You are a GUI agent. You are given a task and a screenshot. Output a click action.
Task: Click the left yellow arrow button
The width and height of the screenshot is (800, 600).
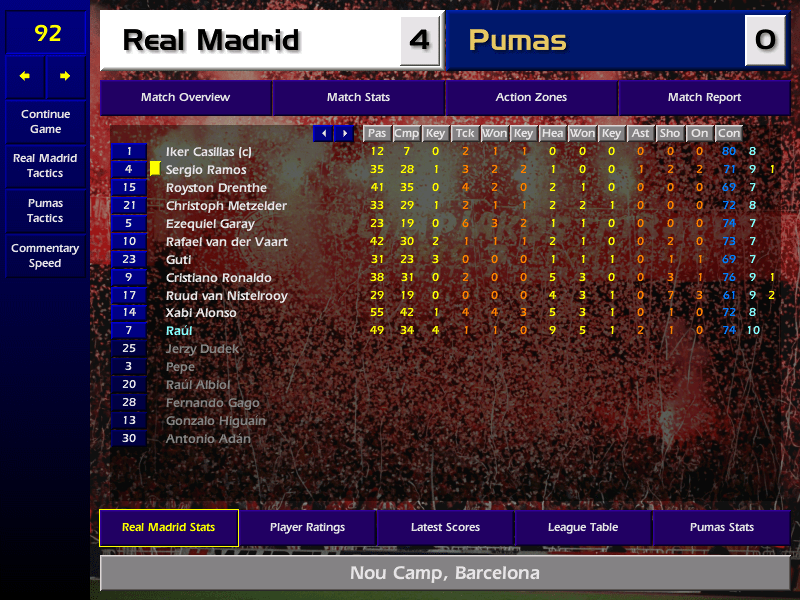25,76
